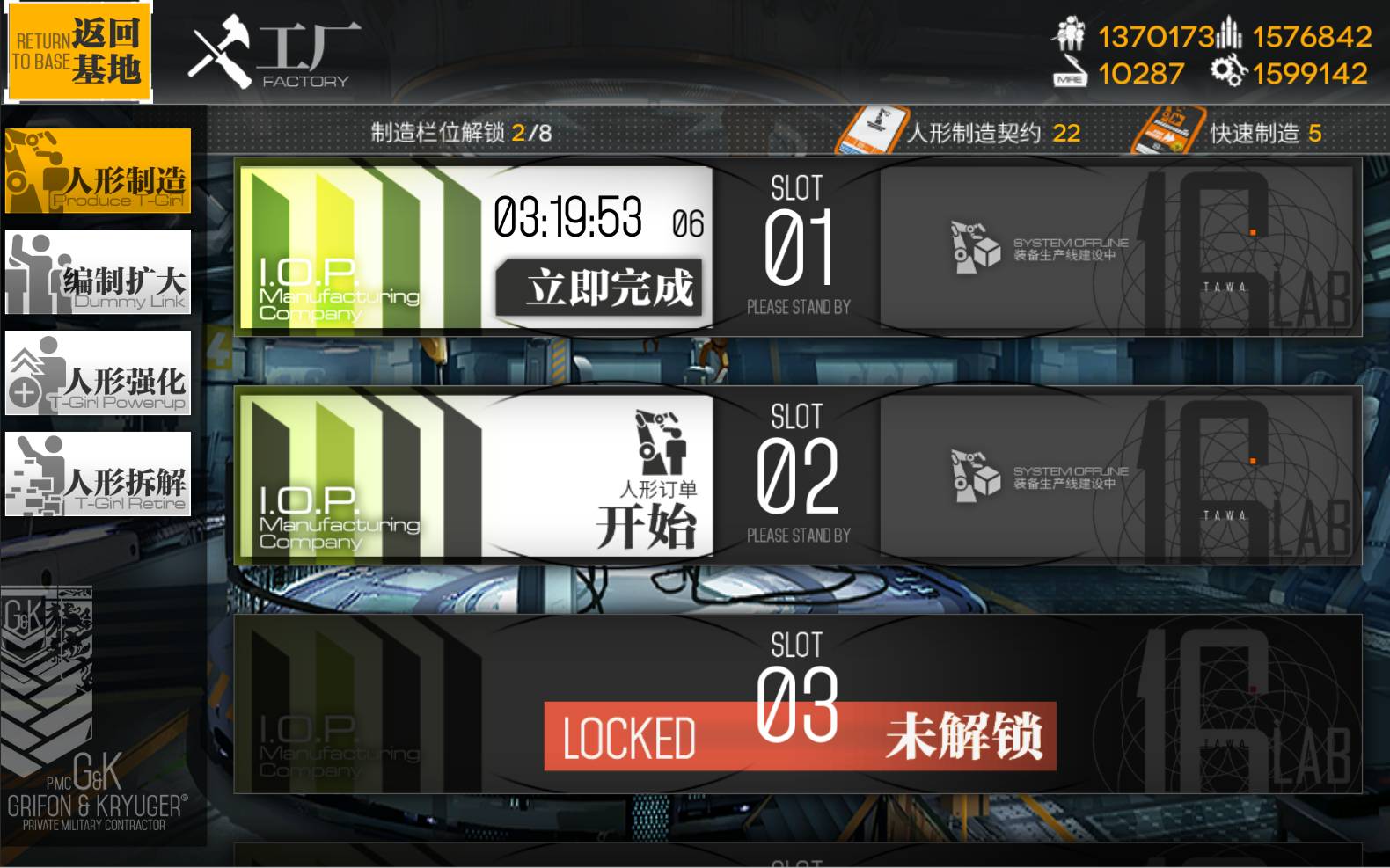
Task: Open the 人形拆解 T-Girl Retire panel
Action: [x=99, y=478]
